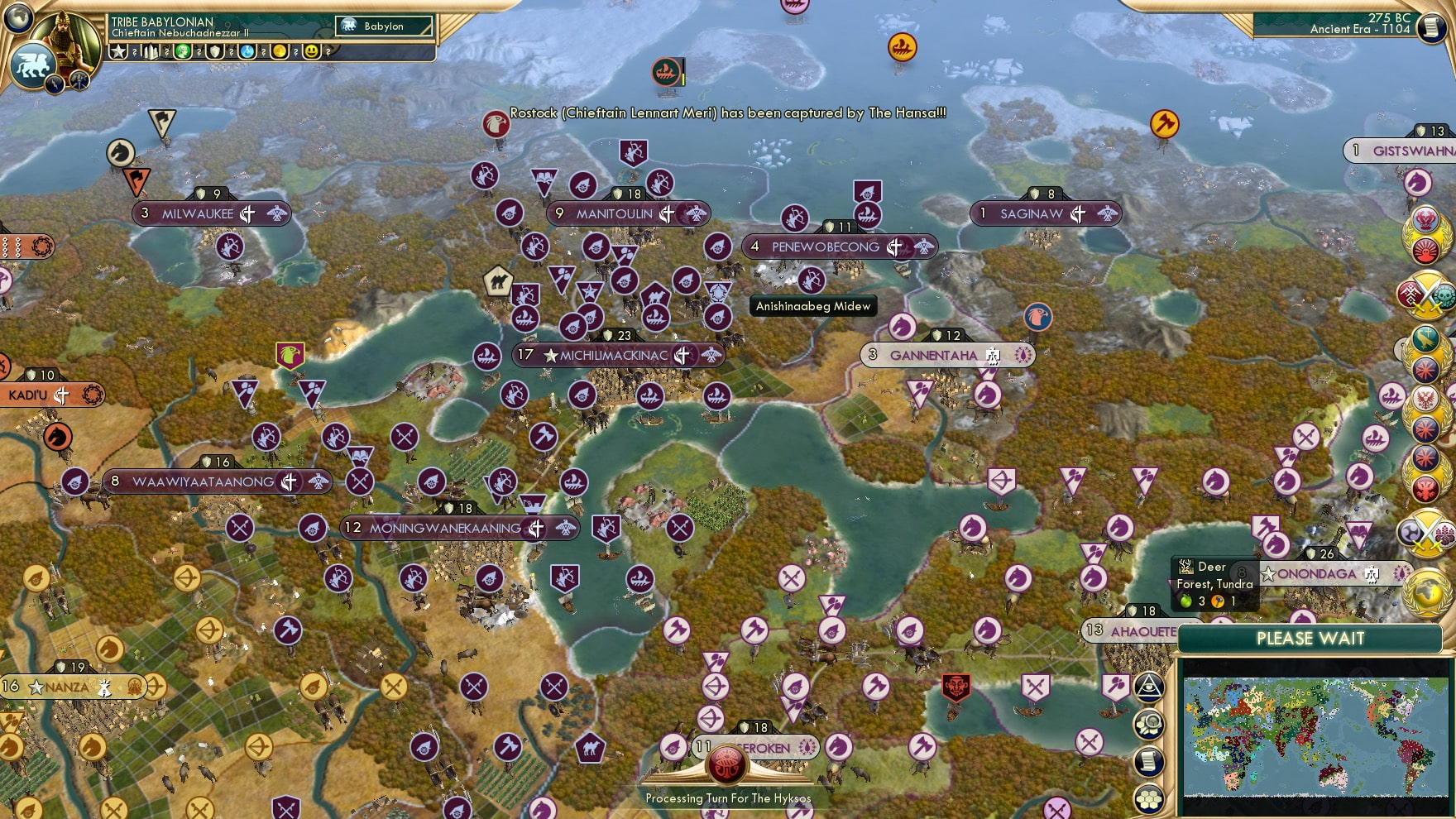The width and height of the screenshot is (1456, 819).
Task: Click the blue science flask icon in the top bar
Action: click(x=247, y=51)
